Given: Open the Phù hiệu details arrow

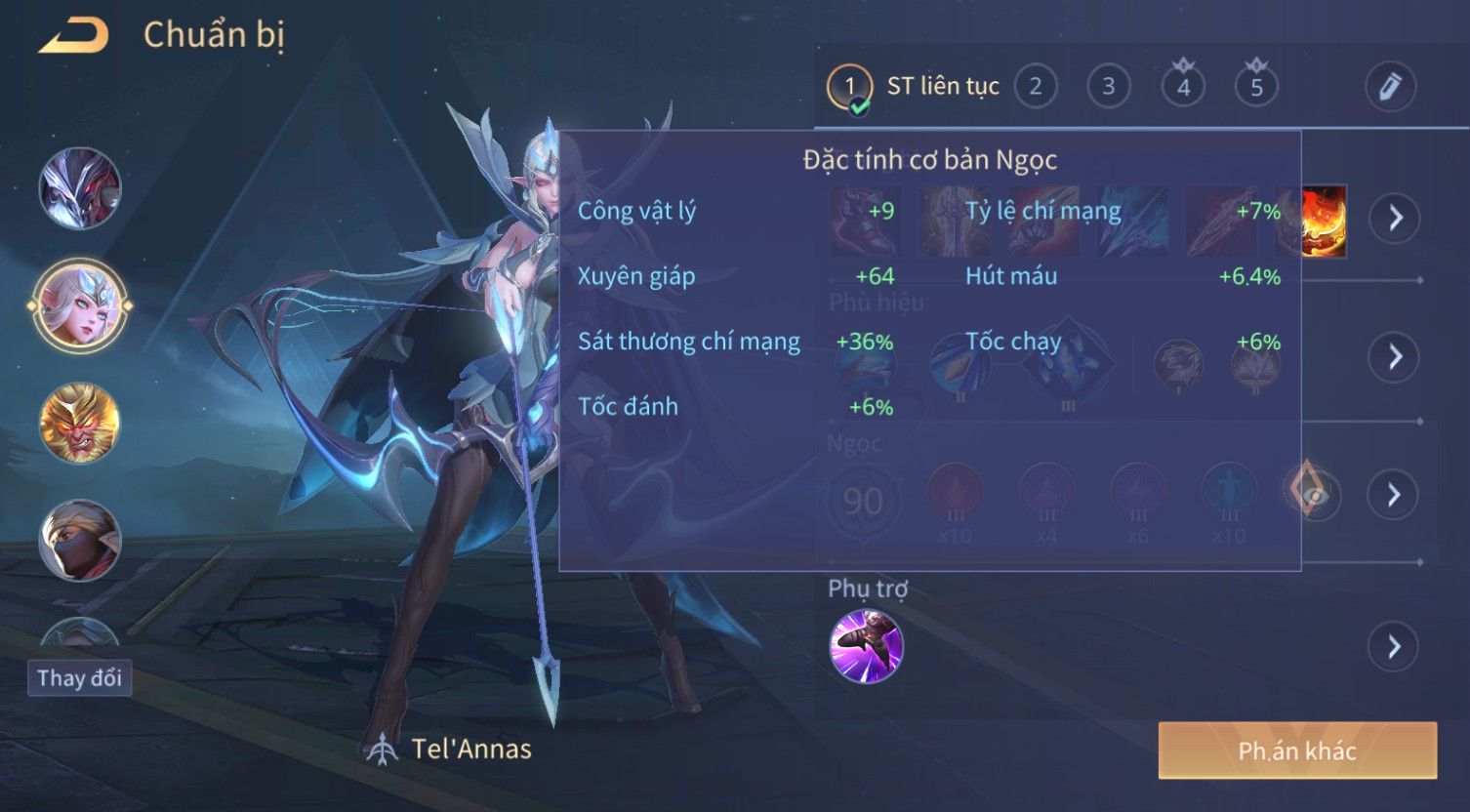Looking at the screenshot, I should [x=1395, y=357].
